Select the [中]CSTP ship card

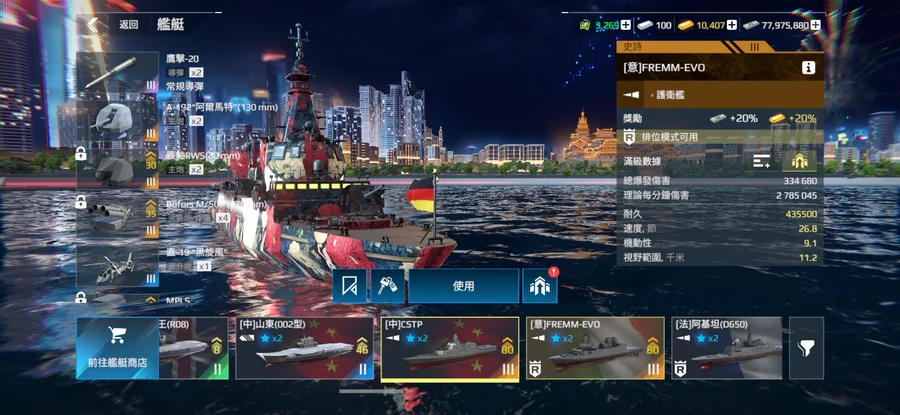(450, 348)
